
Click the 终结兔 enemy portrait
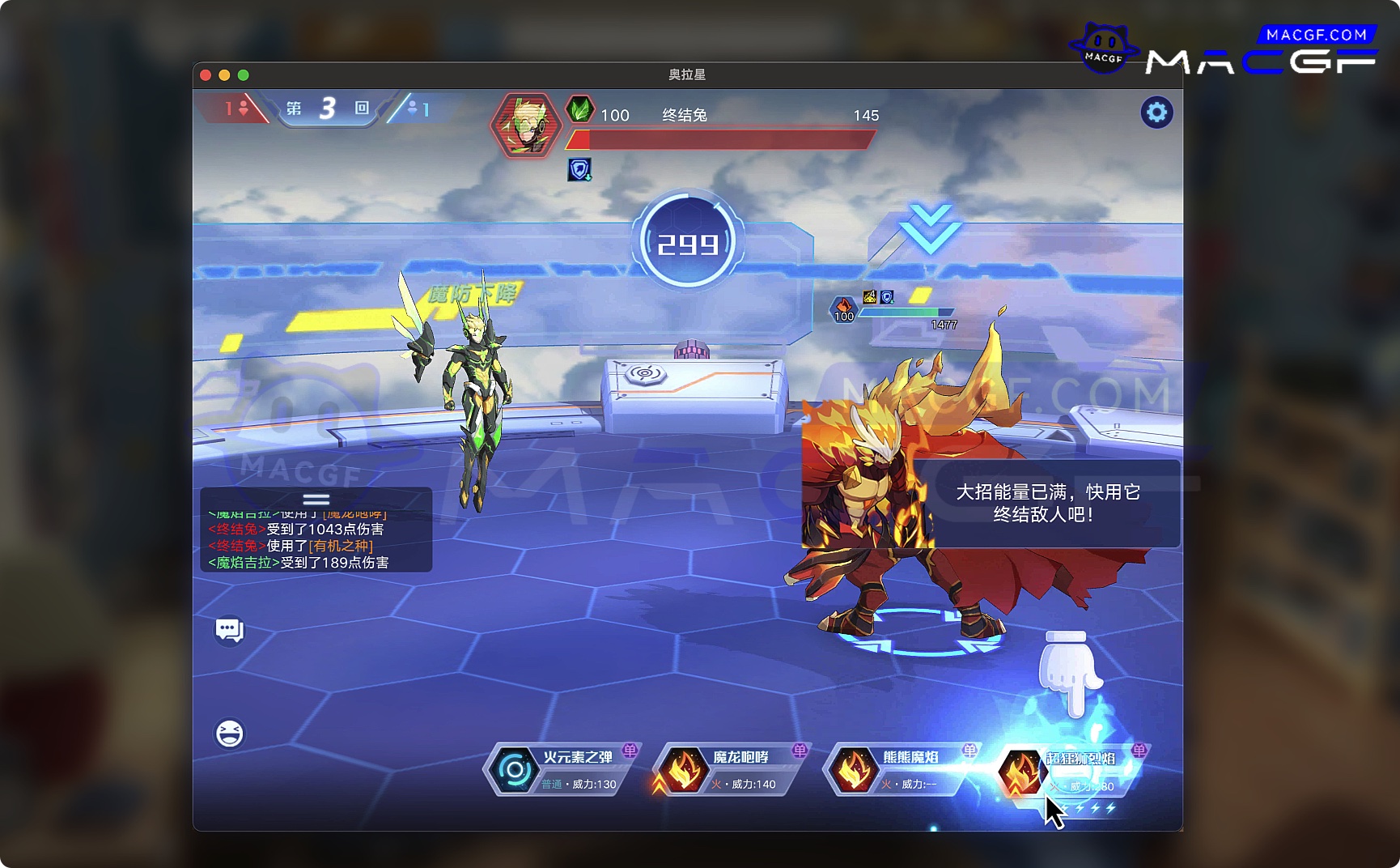[526, 126]
